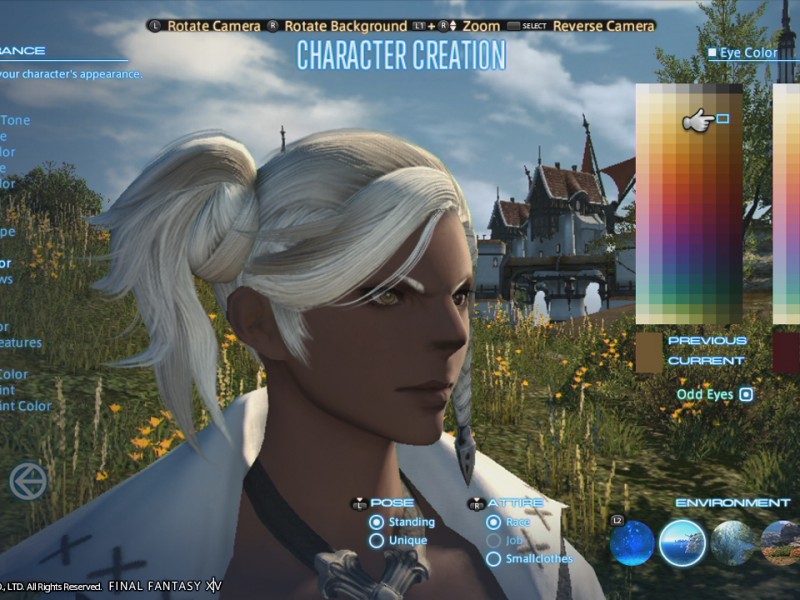
Task: Click the brown swatch beside Previous
Action: (x=649, y=352)
